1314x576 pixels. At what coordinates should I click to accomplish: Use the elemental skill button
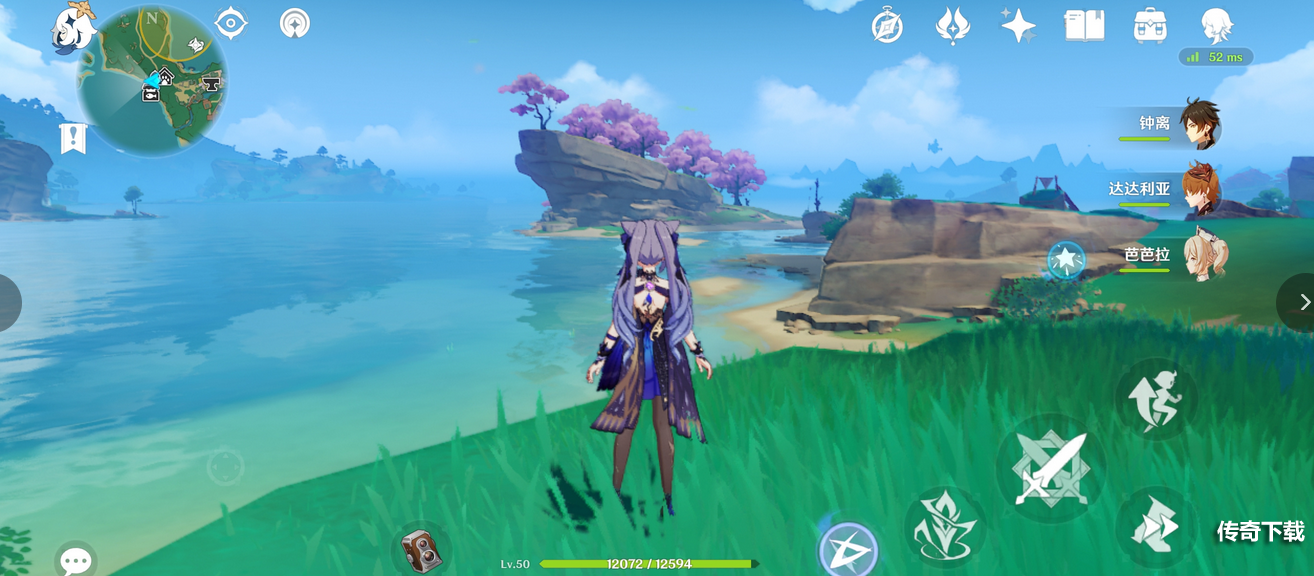[x=944, y=527]
